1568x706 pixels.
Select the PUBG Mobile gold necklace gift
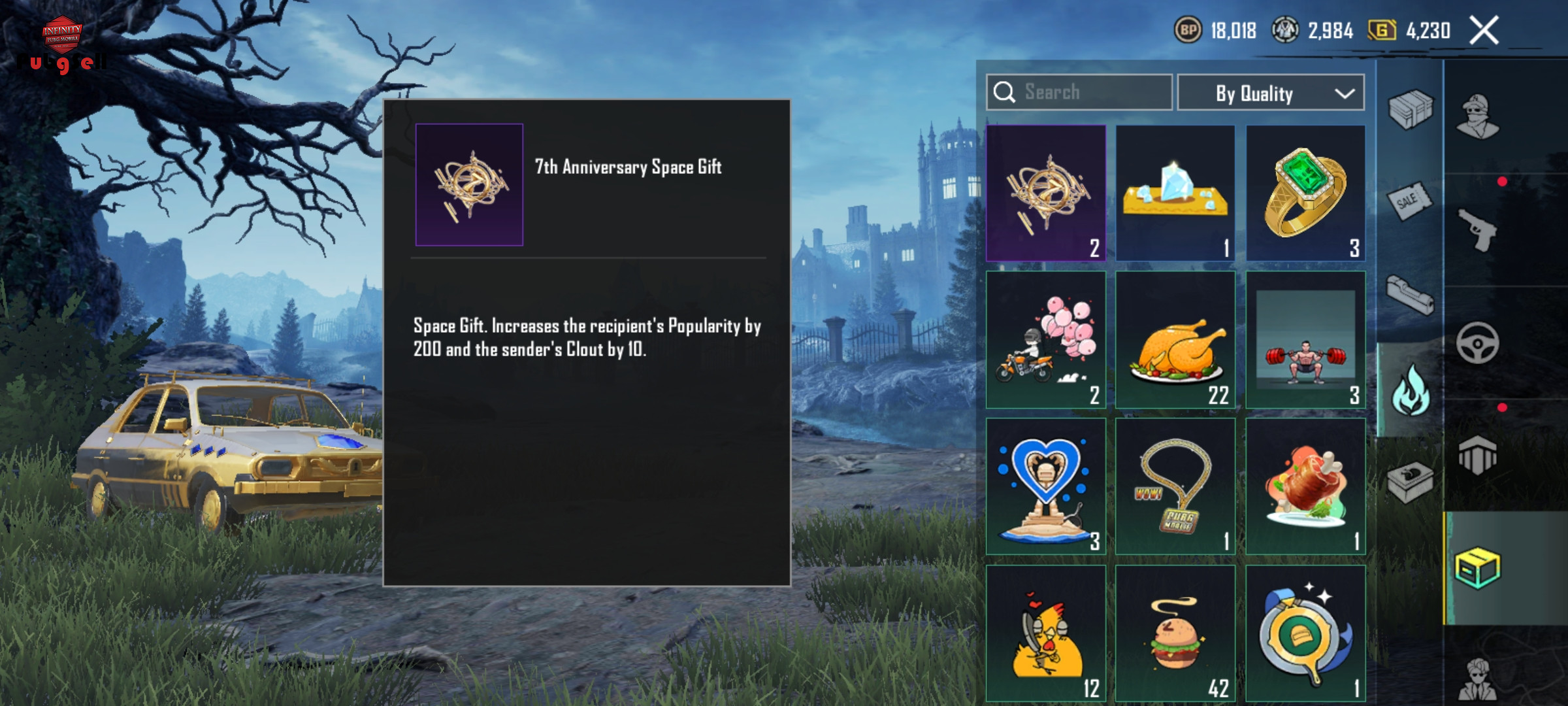pyautogui.click(x=1175, y=486)
